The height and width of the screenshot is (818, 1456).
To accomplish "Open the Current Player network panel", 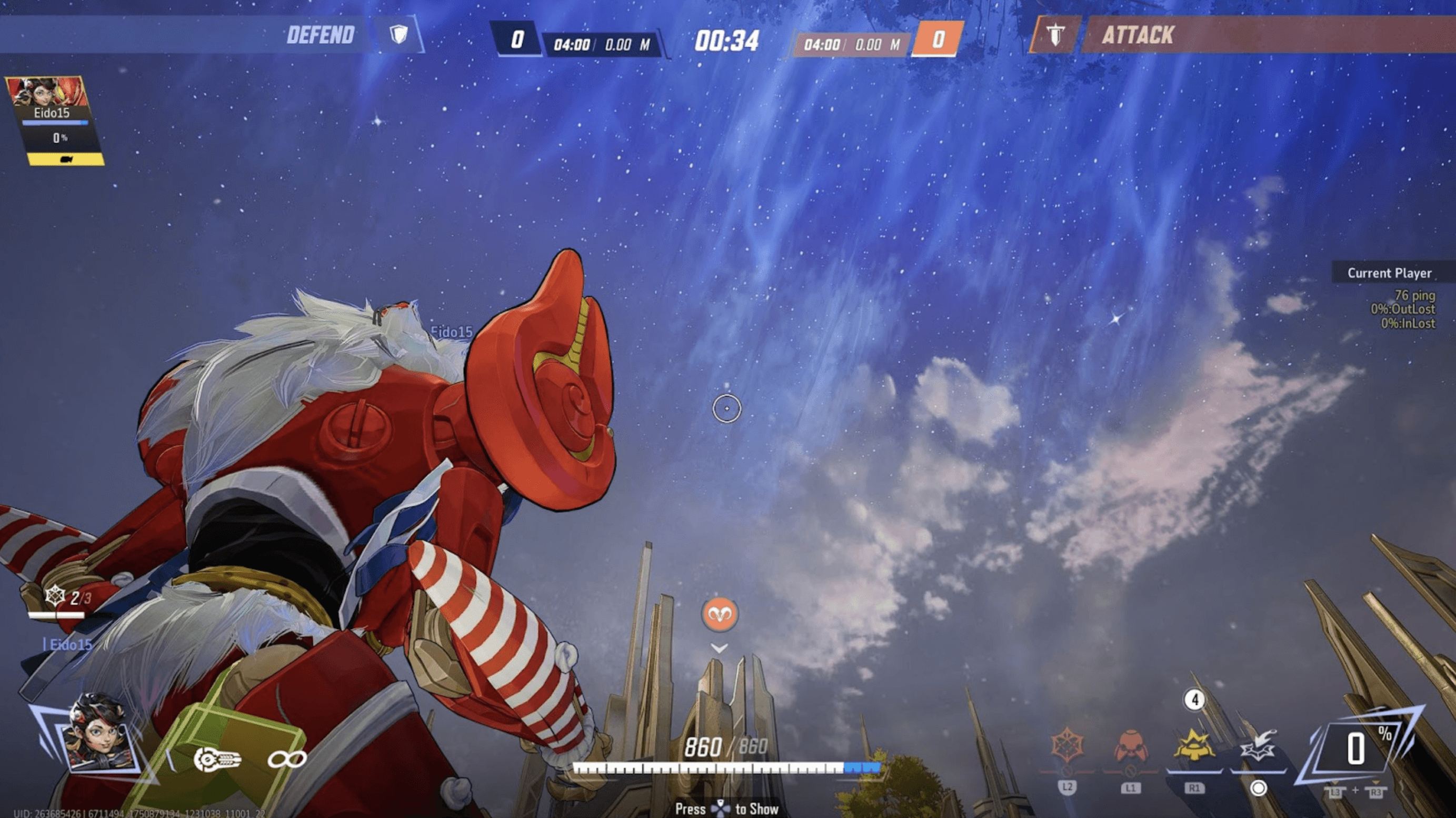I will (x=1389, y=273).
